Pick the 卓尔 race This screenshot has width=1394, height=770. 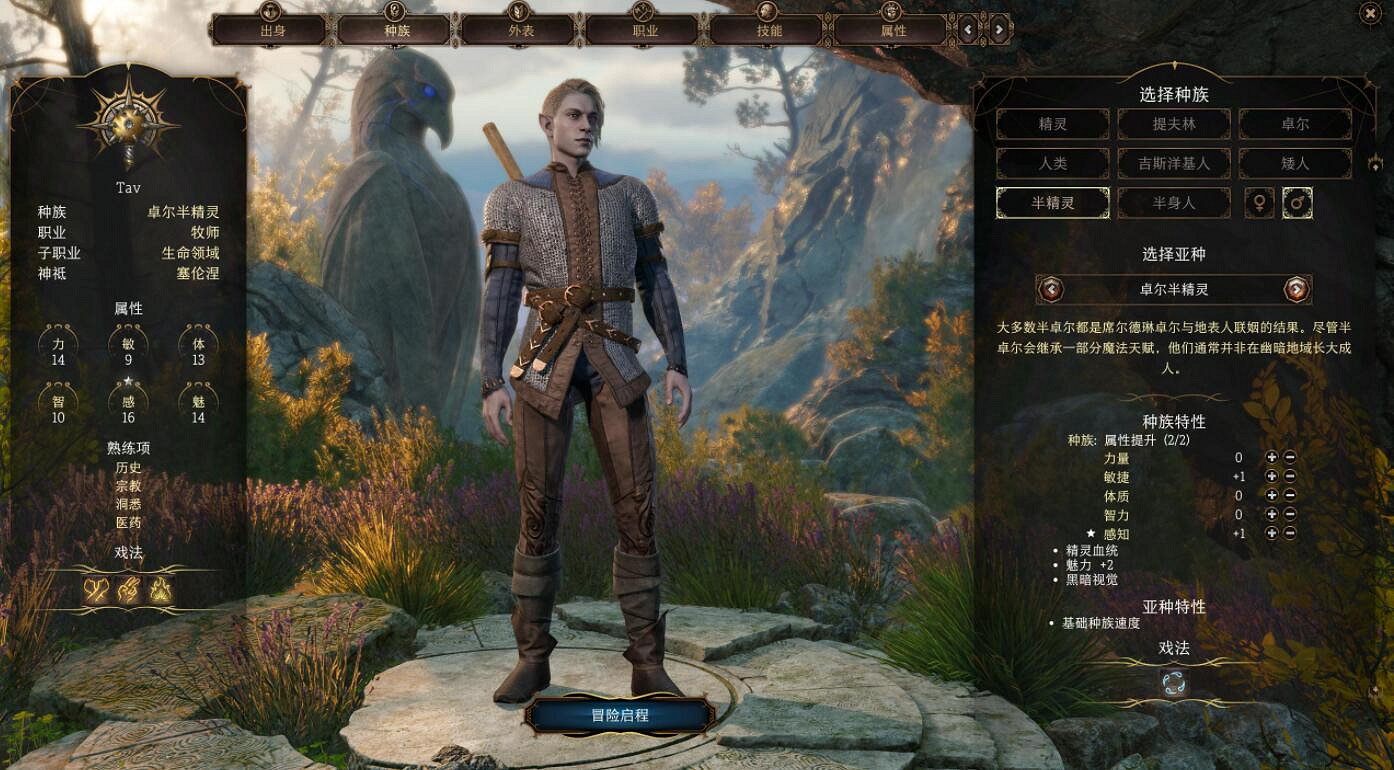pos(1295,124)
